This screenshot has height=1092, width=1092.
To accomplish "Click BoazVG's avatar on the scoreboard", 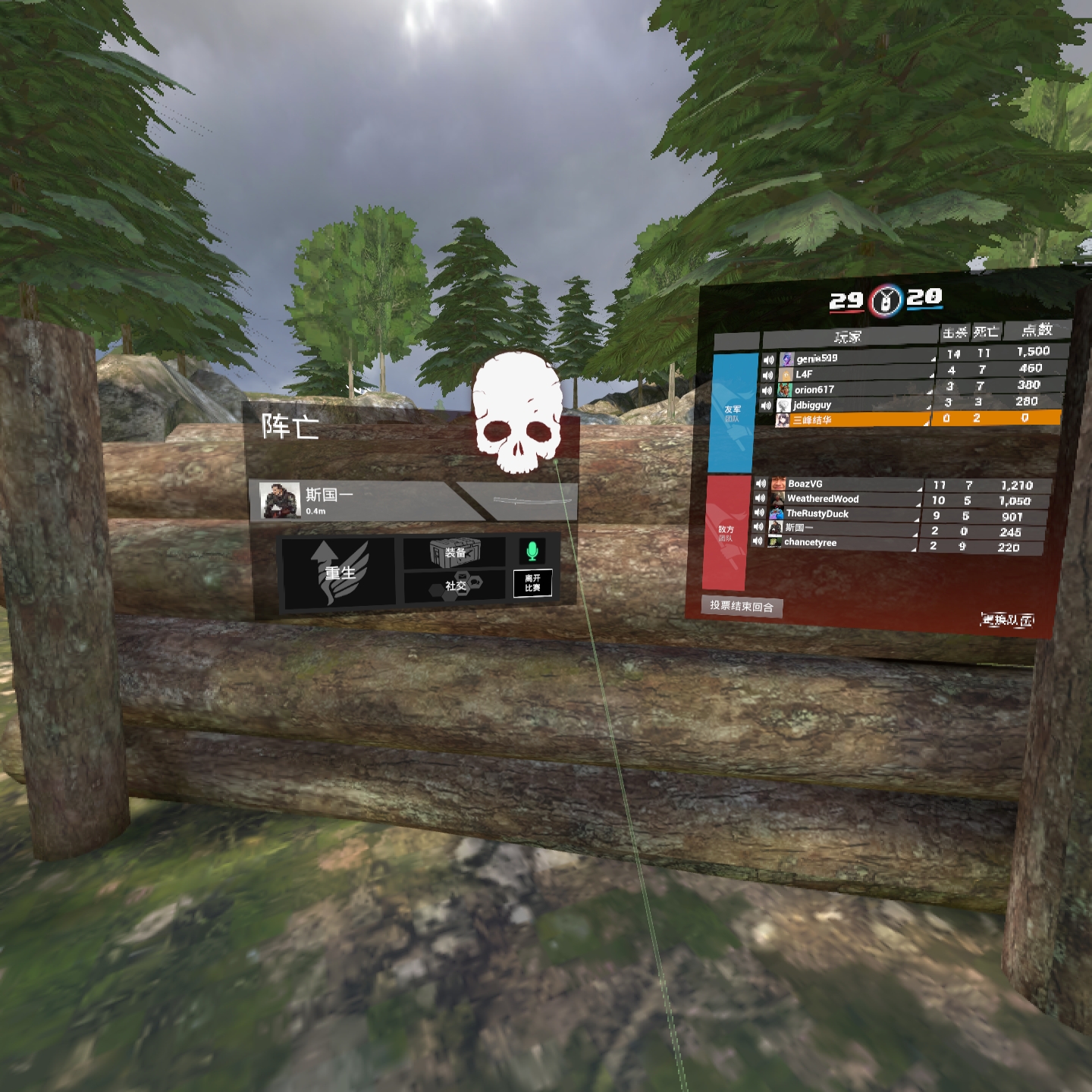I will 778,485.
